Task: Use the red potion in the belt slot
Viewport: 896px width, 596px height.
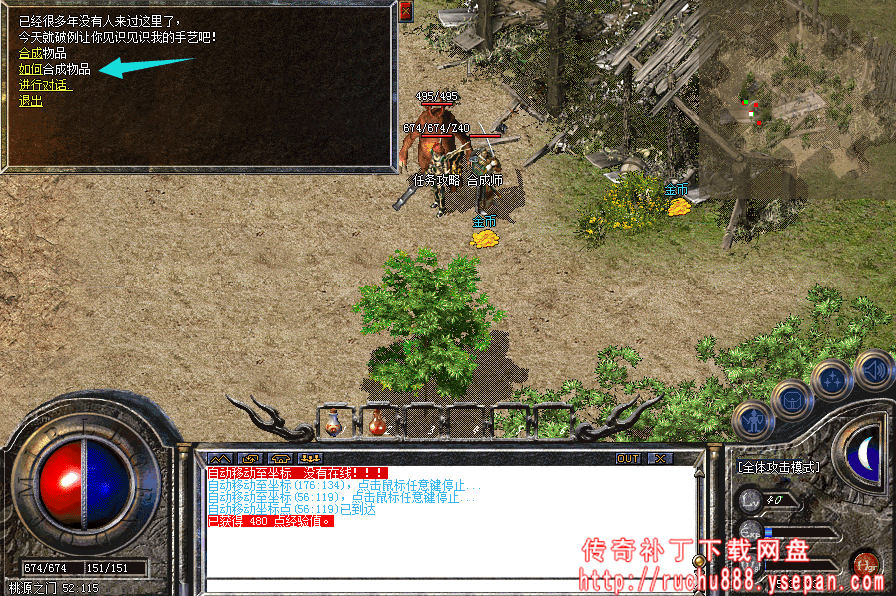Action: tap(377, 423)
